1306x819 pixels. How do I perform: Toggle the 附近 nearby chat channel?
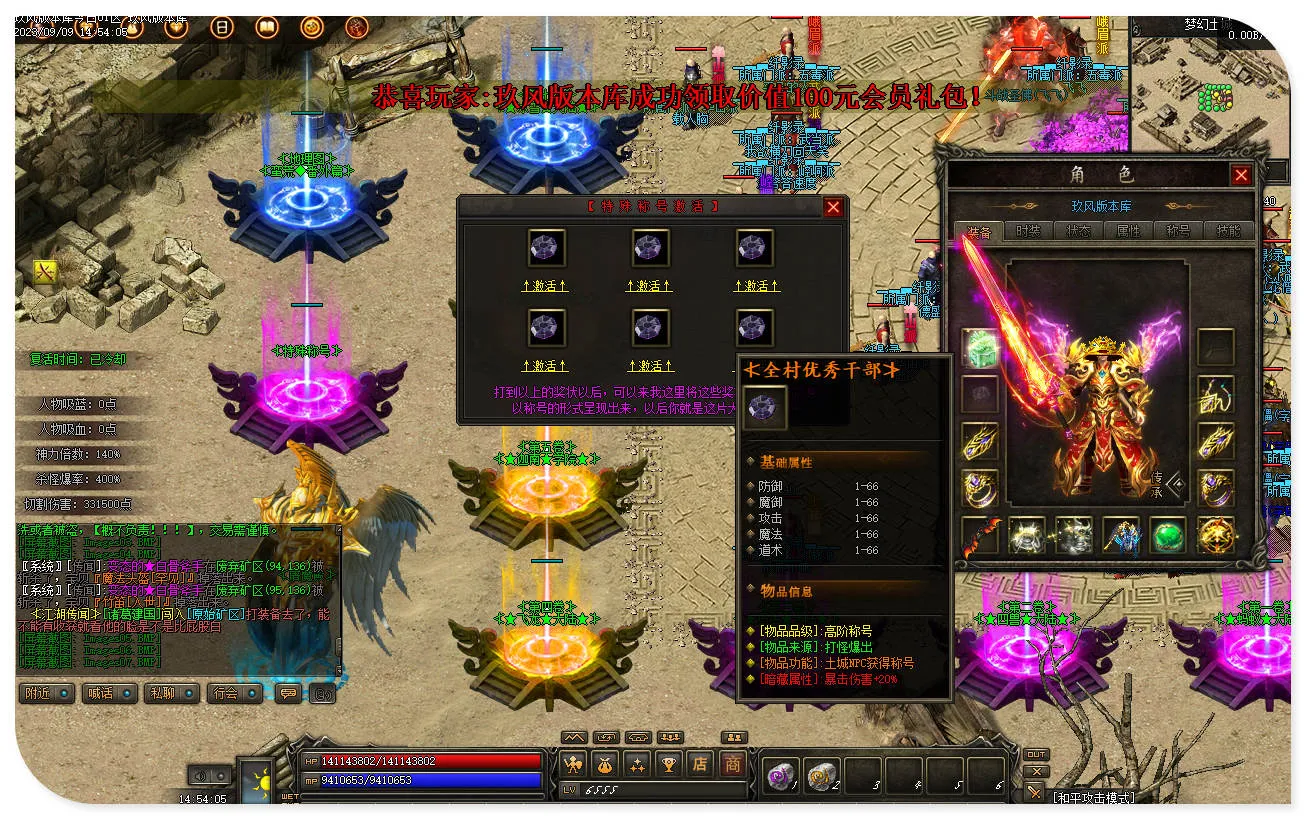(47, 693)
